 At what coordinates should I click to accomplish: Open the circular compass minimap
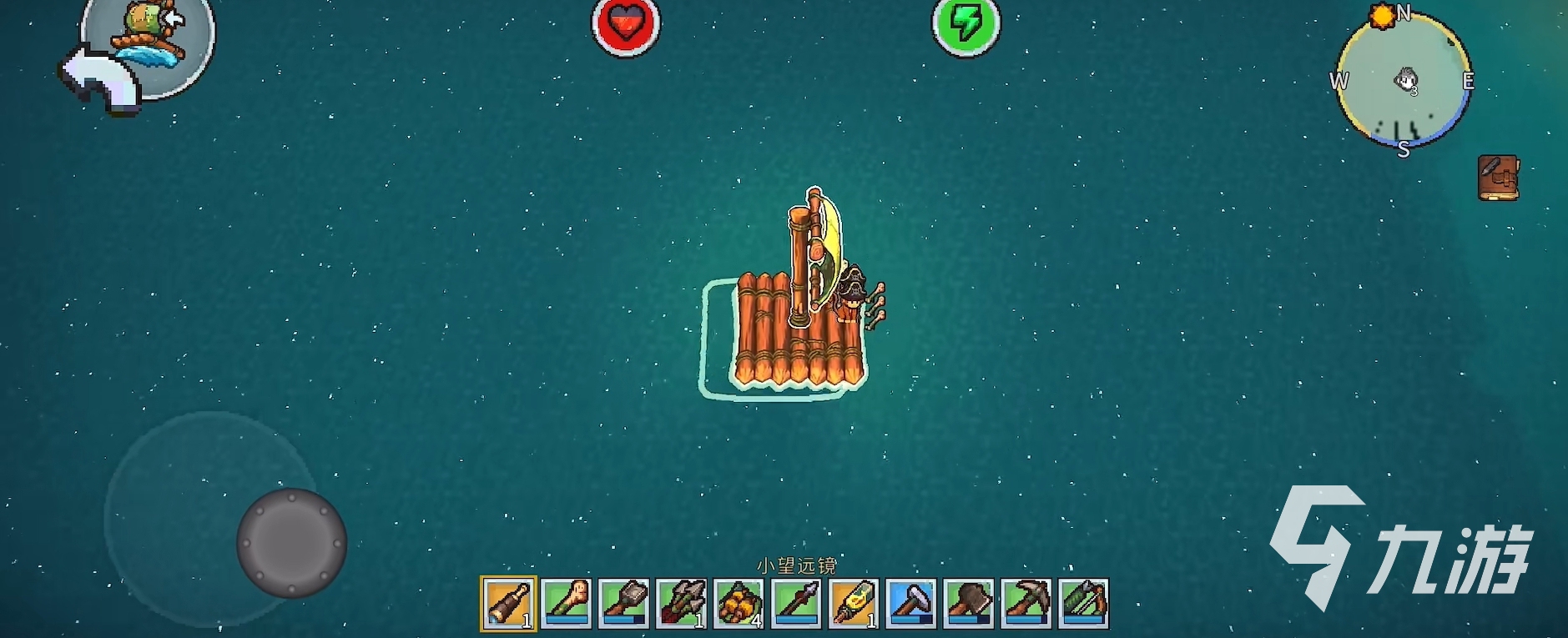[1404, 81]
